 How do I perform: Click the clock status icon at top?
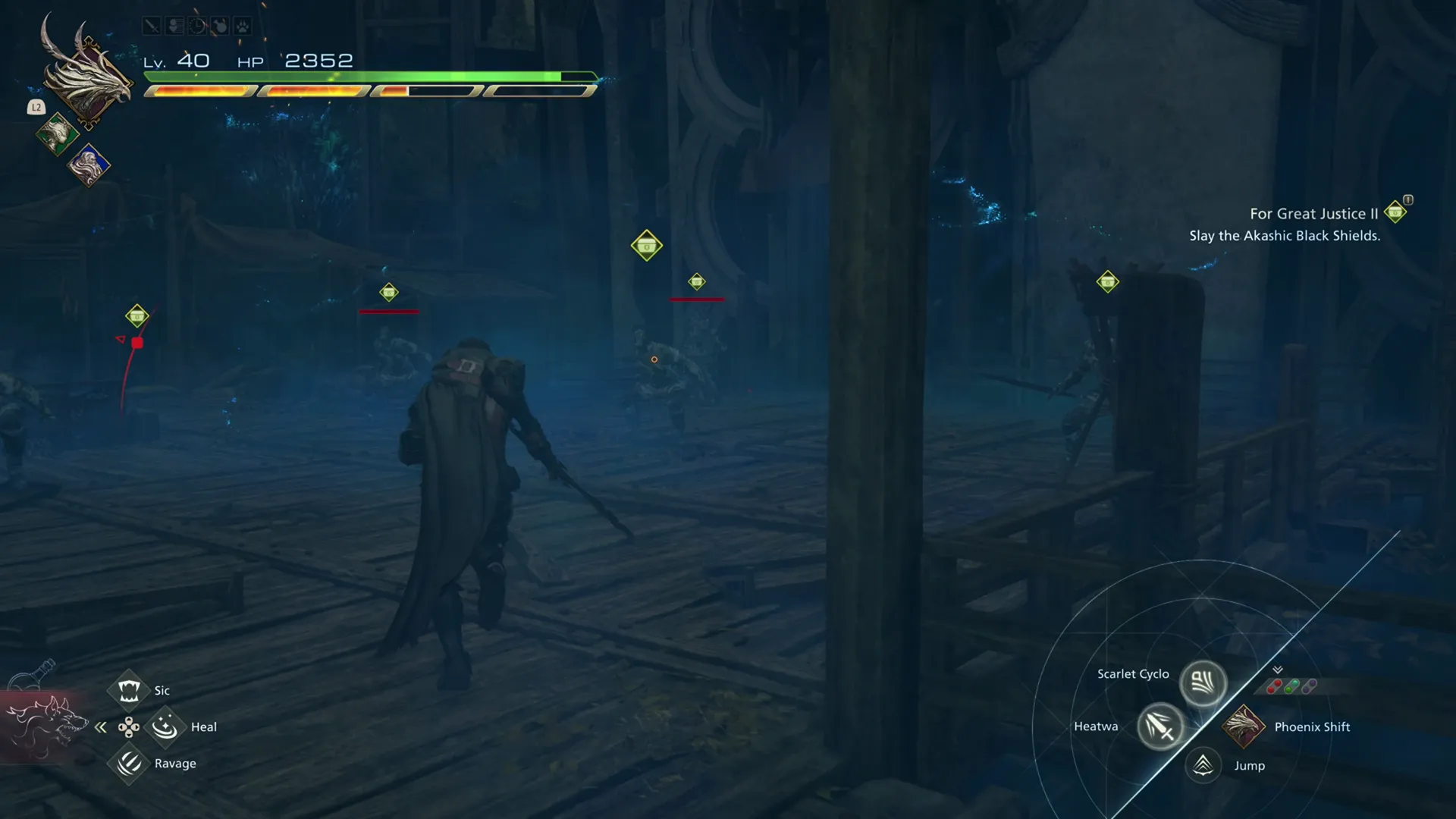[x=196, y=25]
